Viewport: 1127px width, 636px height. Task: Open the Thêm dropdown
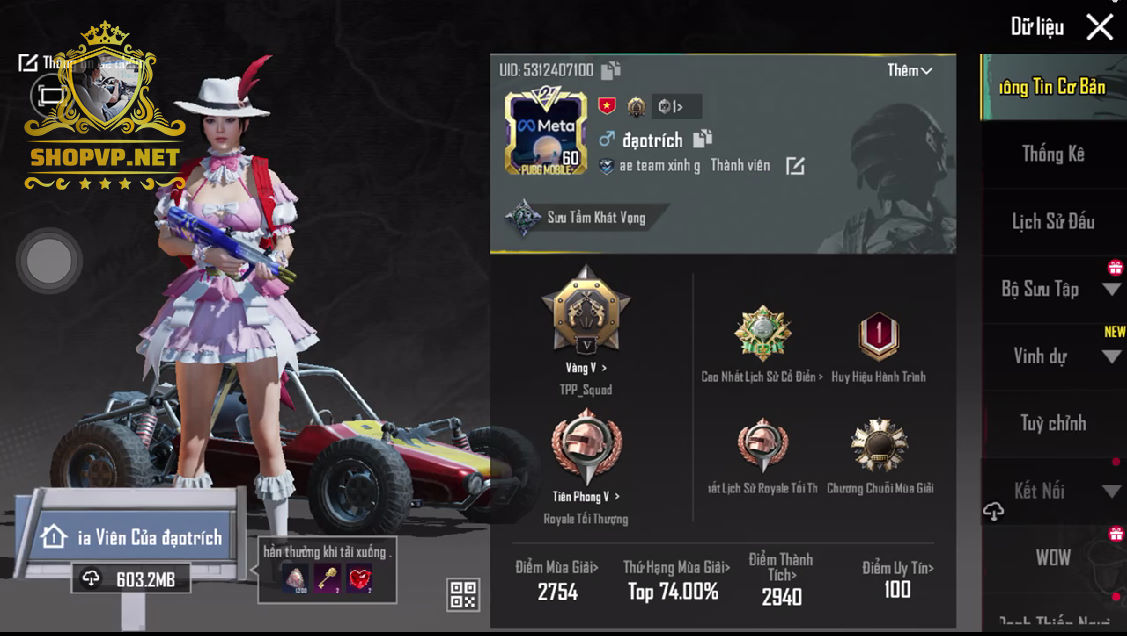[x=909, y=71]
